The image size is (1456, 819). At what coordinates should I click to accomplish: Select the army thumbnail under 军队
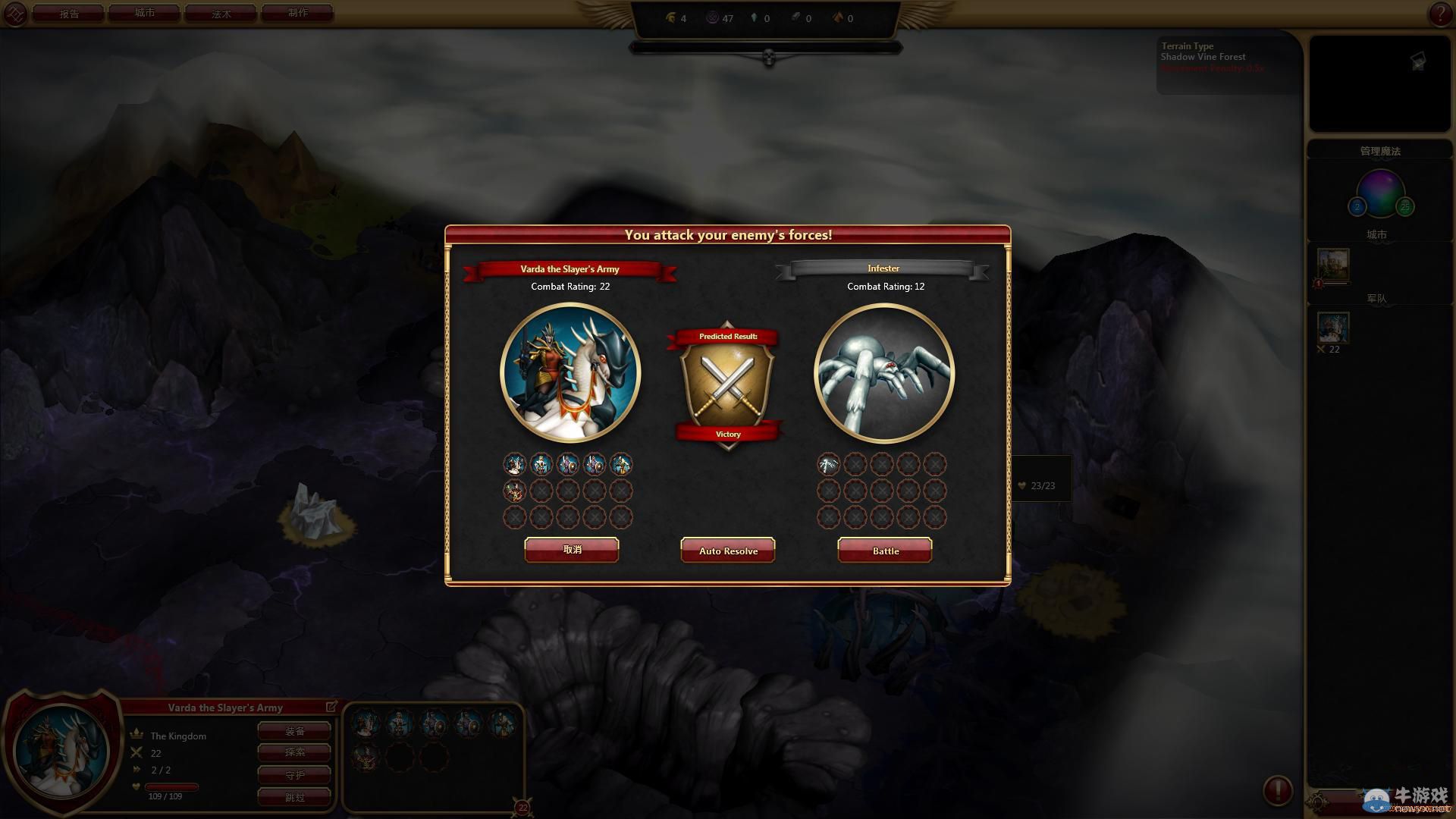click(x=1332, y=328)
